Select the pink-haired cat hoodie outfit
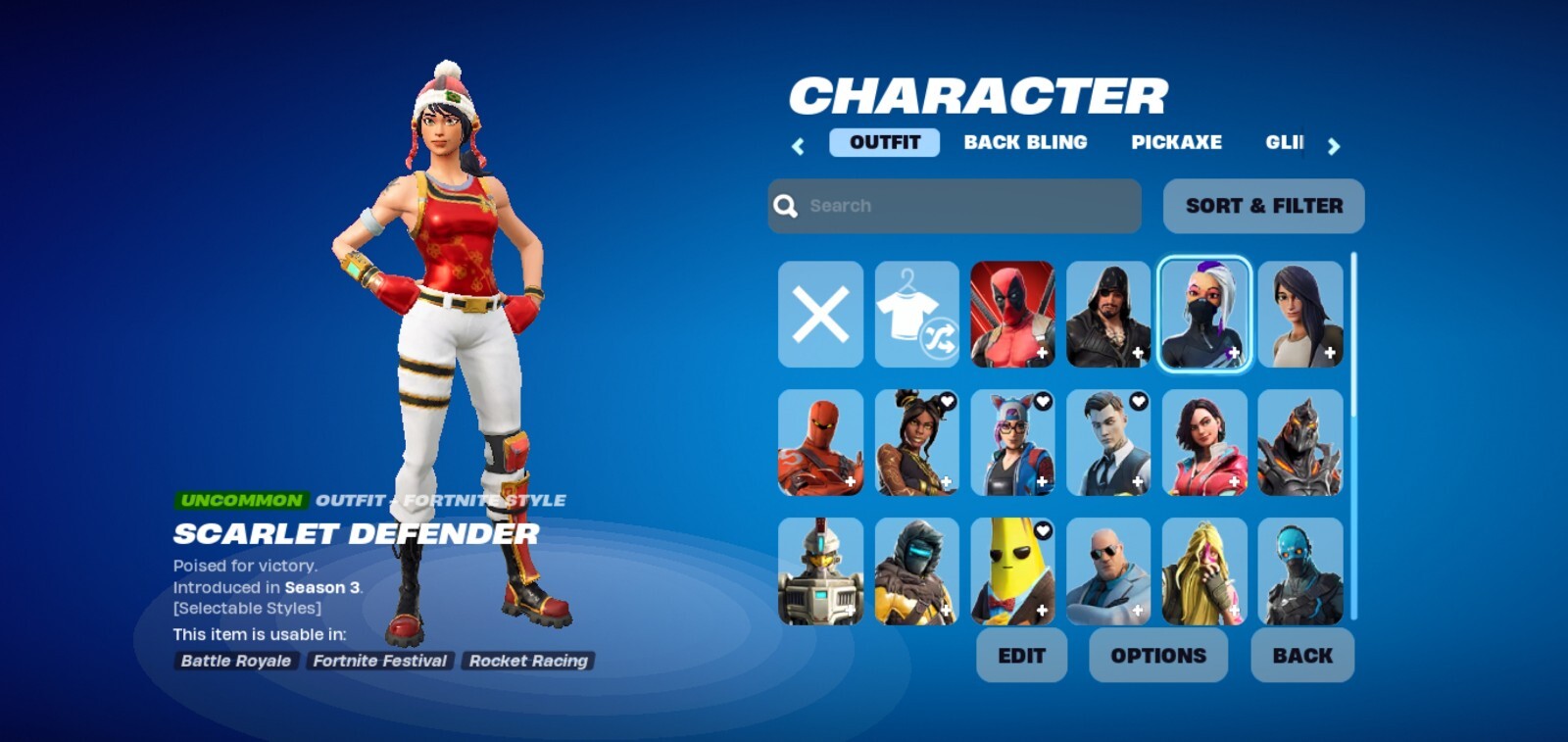The image size is (1568, 742). click(1012, 441)
